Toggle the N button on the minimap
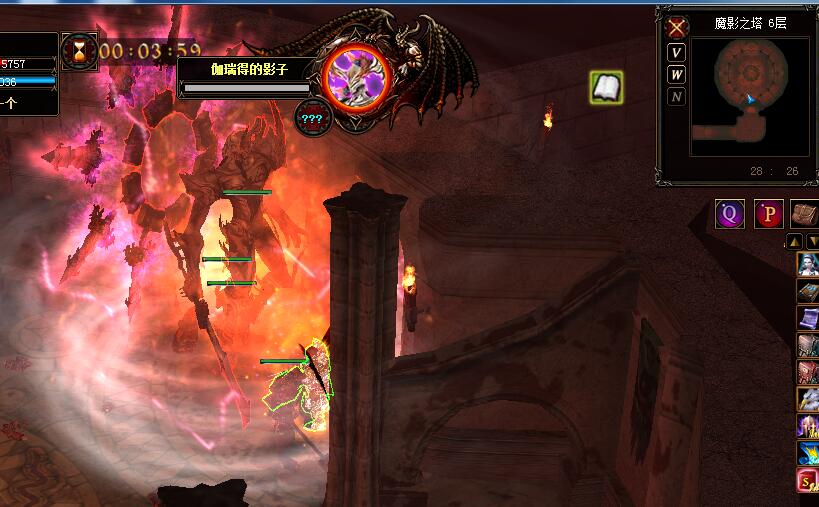The height and width of the screenshot is (507, 819). coord(677,96)
